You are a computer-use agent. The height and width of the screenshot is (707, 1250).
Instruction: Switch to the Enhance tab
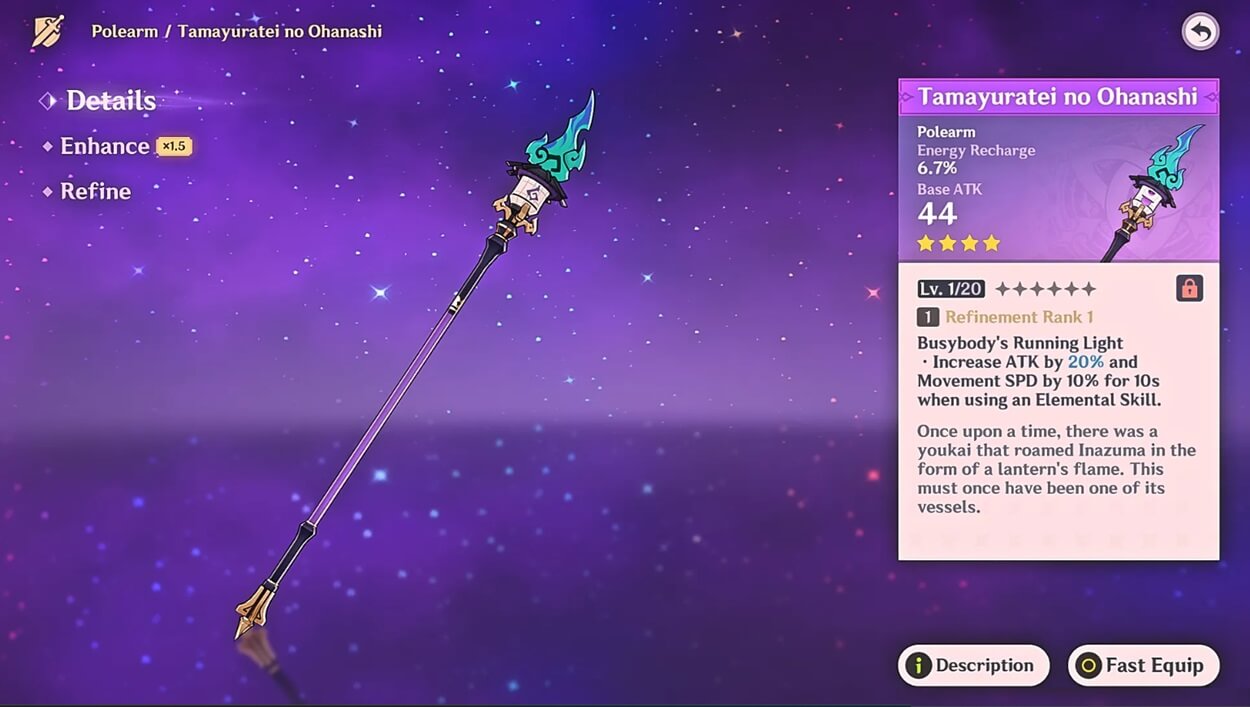104,146
